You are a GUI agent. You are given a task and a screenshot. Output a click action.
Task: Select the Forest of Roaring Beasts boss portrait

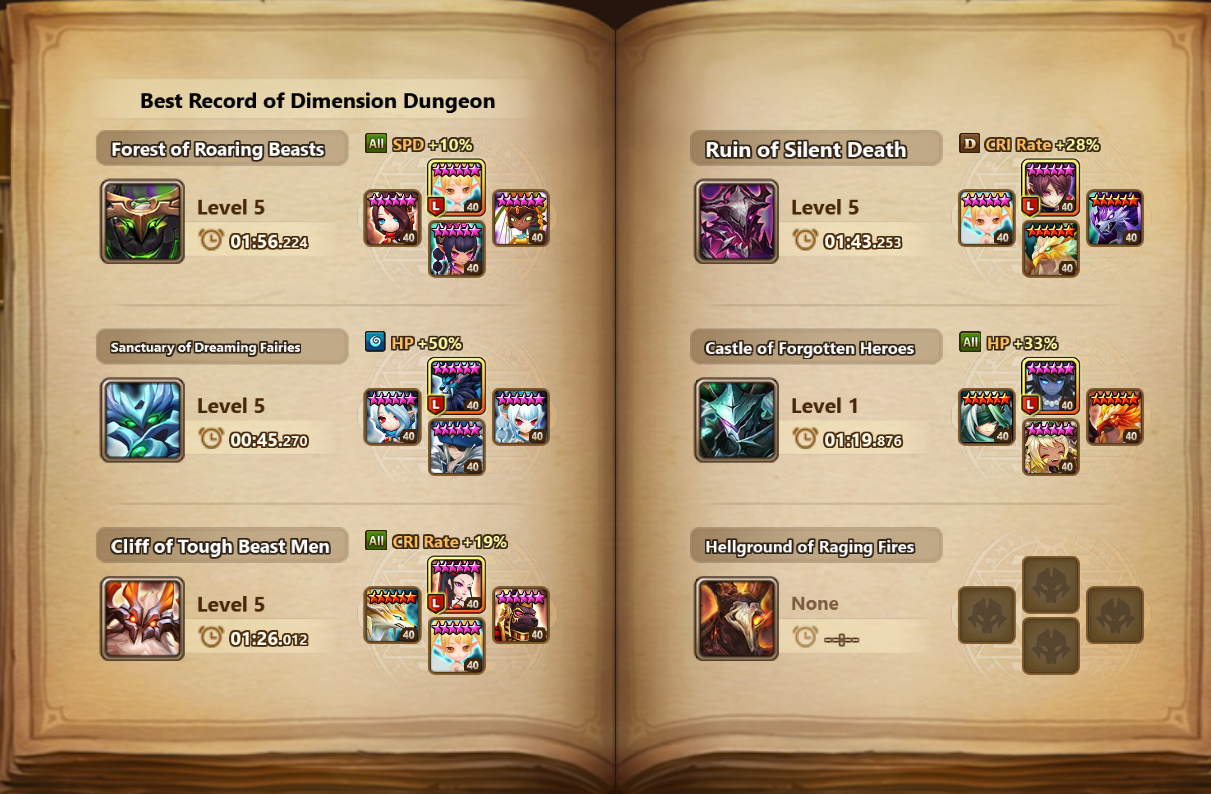(142, 221)
